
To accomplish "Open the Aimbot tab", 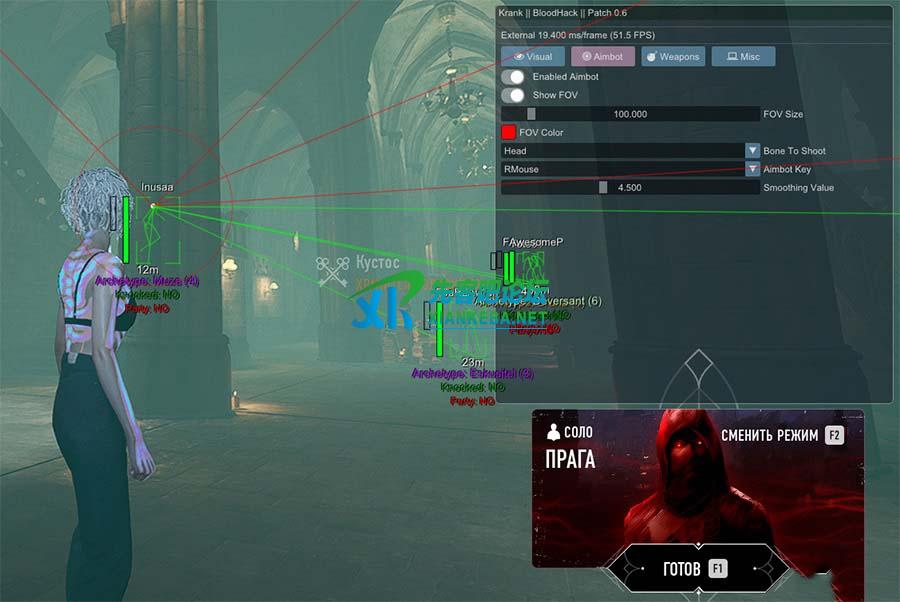I will click(602, 57).
